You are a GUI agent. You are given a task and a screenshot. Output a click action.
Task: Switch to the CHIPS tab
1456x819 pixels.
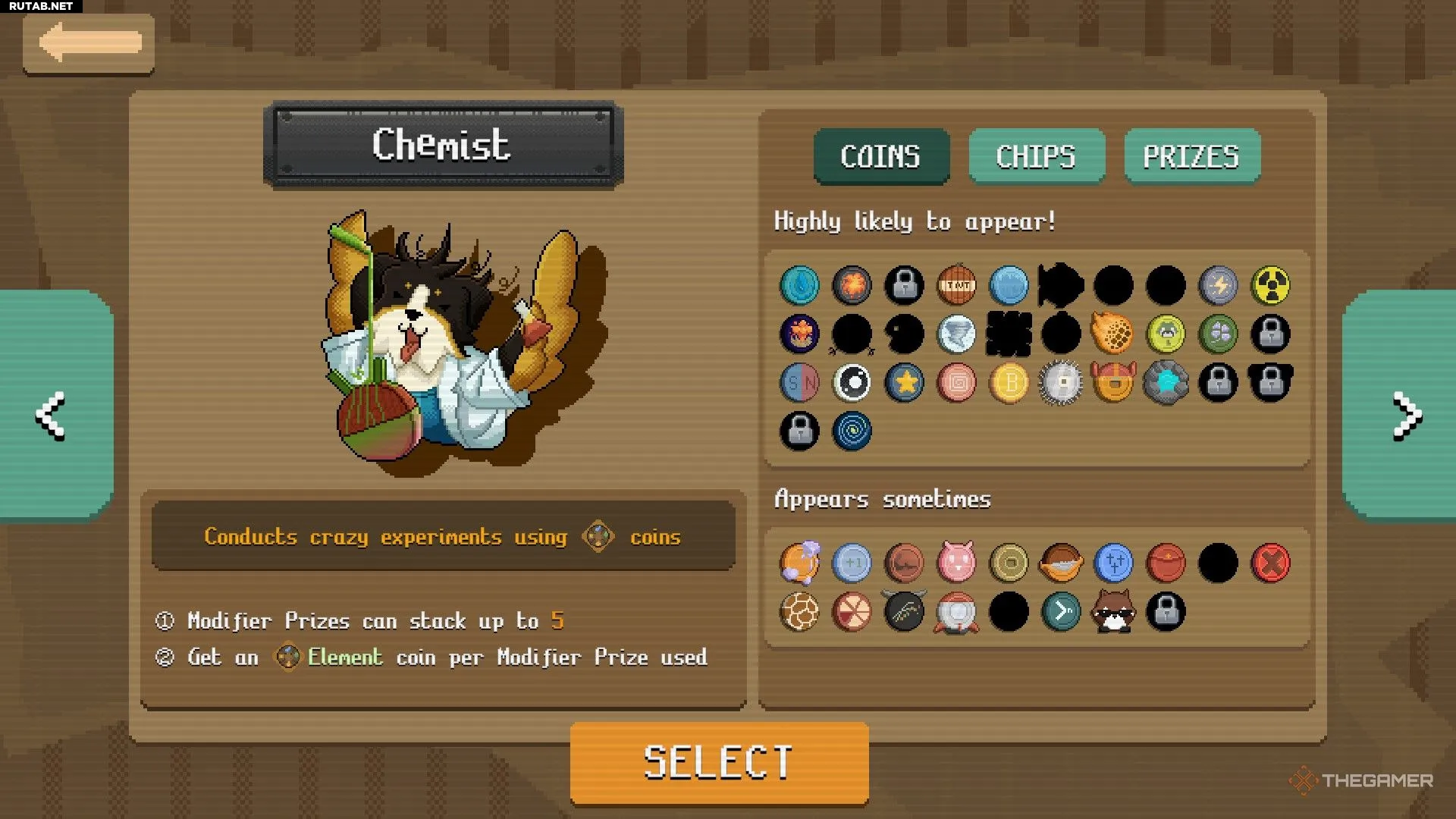pos(1036,156)
